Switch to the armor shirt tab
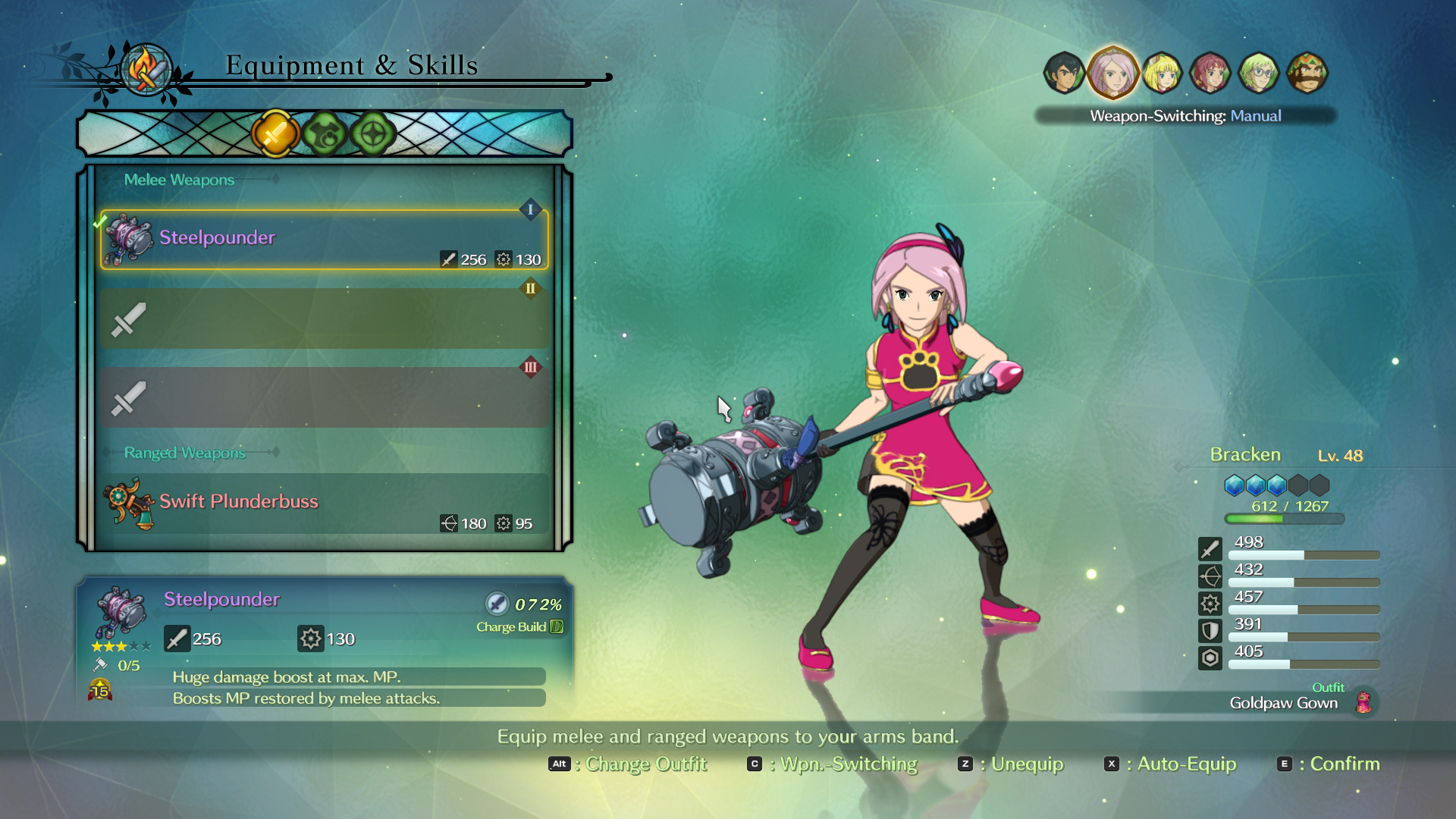The width and height of the screenshot is (1456, 819). 325,134
